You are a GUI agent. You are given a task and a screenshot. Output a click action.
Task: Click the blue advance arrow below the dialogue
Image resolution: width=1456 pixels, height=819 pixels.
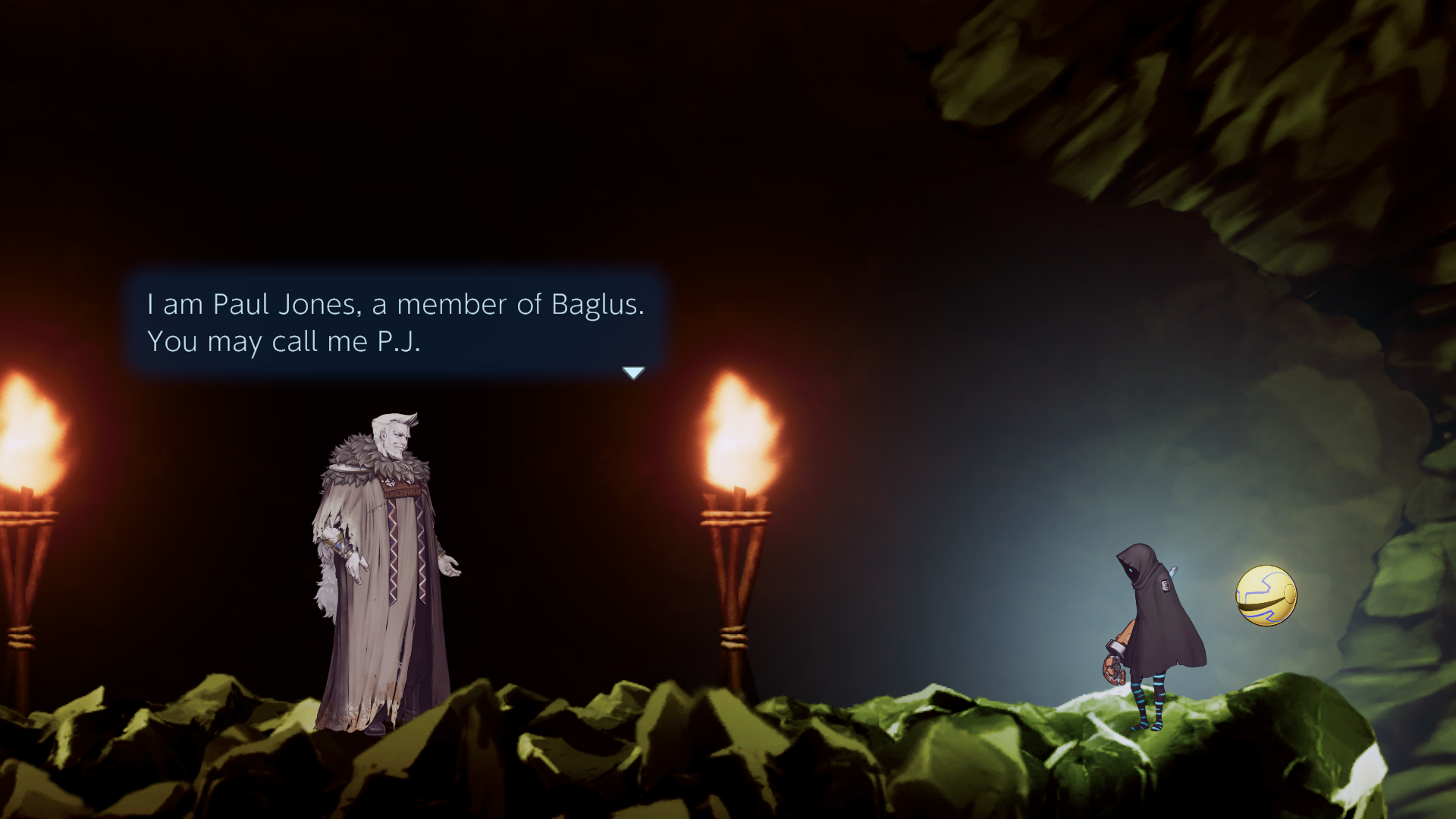coord(634,372)
